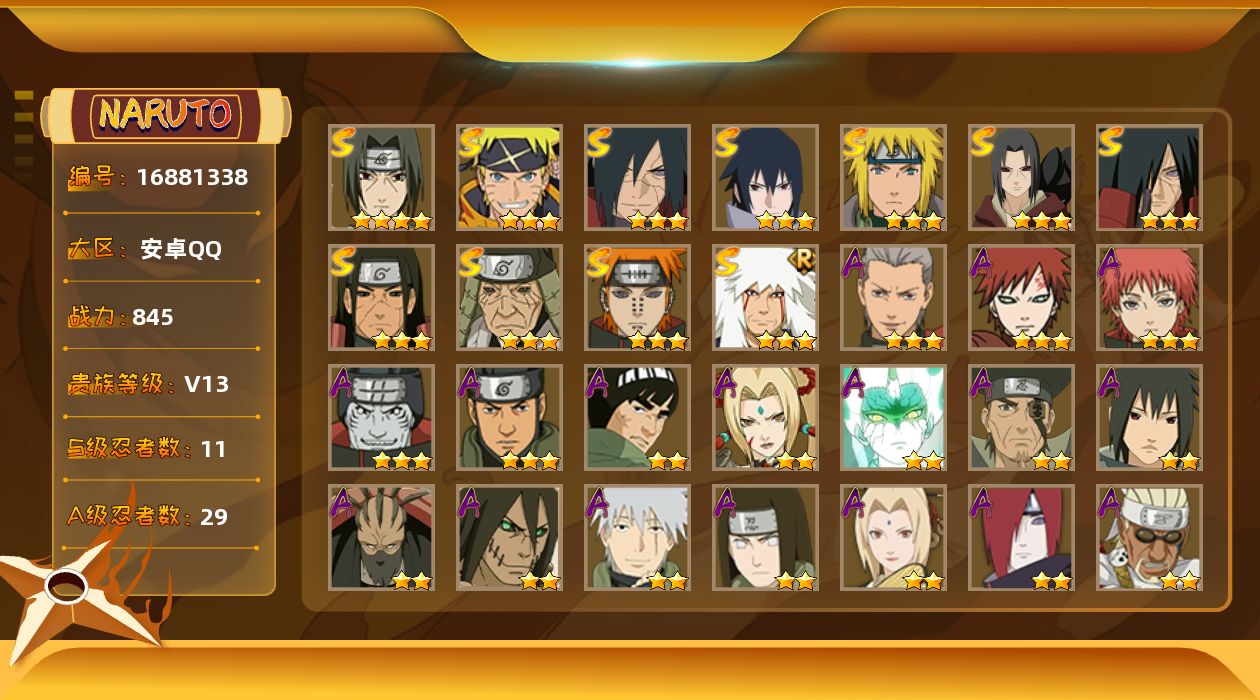Select the four-star Itachi ninja card
Screen dimensions: 1260x700
[381, 178]
